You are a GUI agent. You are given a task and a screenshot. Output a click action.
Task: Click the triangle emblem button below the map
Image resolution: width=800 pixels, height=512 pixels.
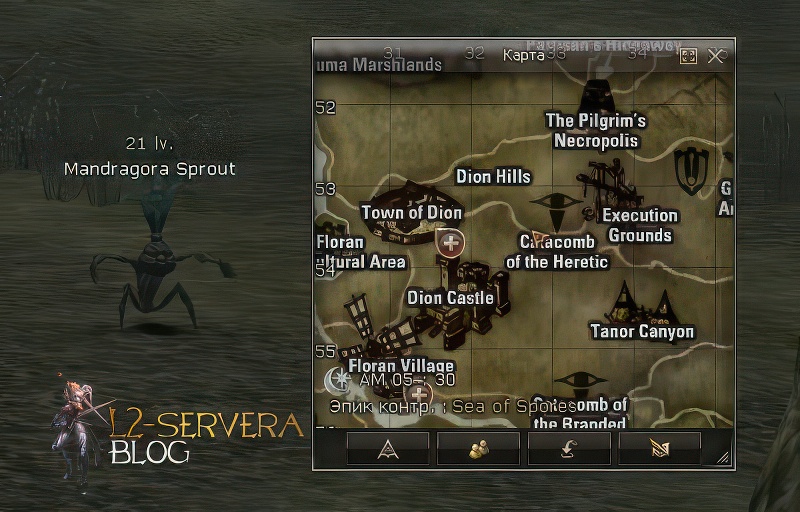(x=388, y=449)
